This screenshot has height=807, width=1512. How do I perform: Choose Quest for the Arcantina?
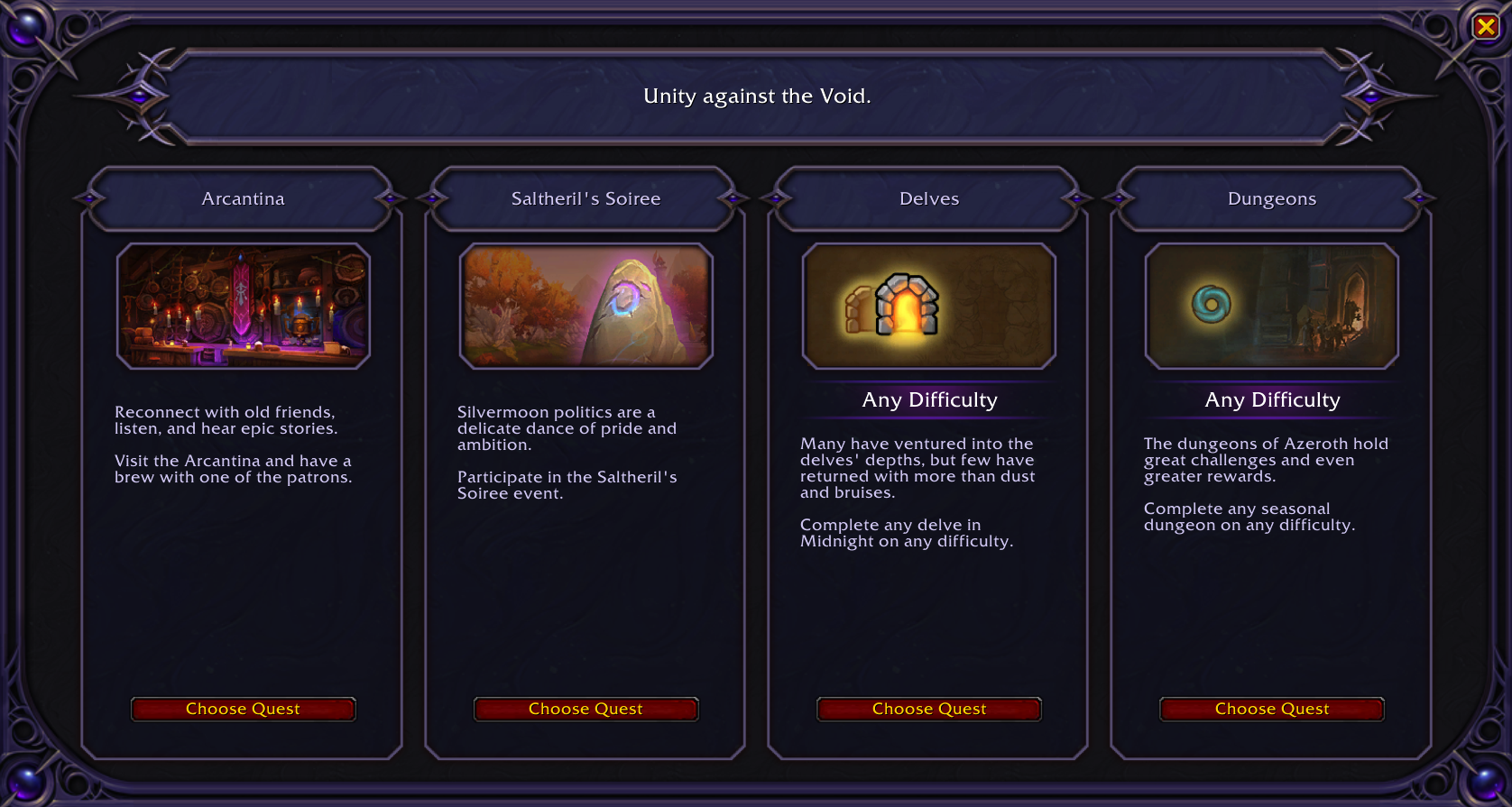[x=243, y=709]
